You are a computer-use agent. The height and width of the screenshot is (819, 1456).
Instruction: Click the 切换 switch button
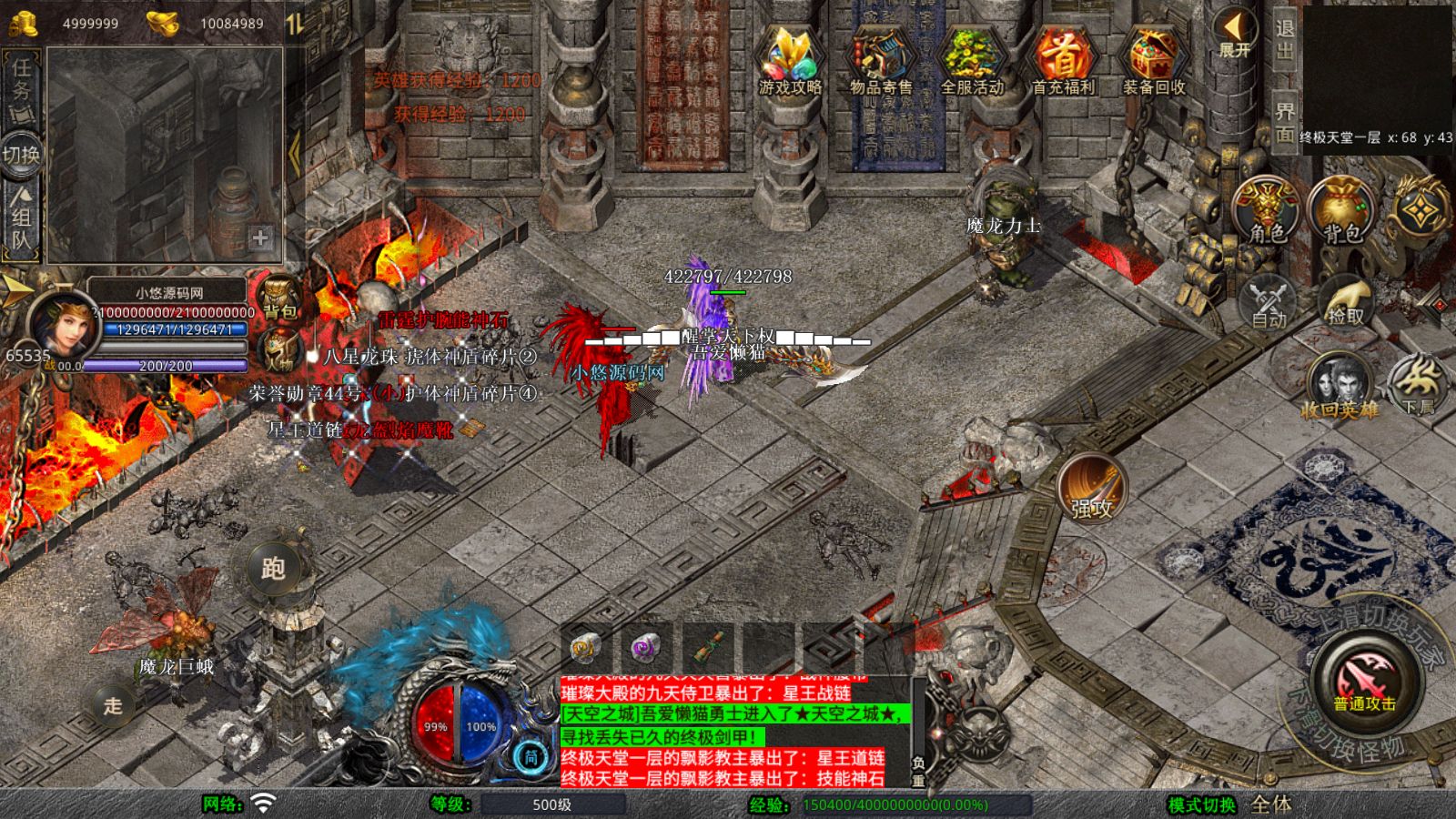point(22,155)
